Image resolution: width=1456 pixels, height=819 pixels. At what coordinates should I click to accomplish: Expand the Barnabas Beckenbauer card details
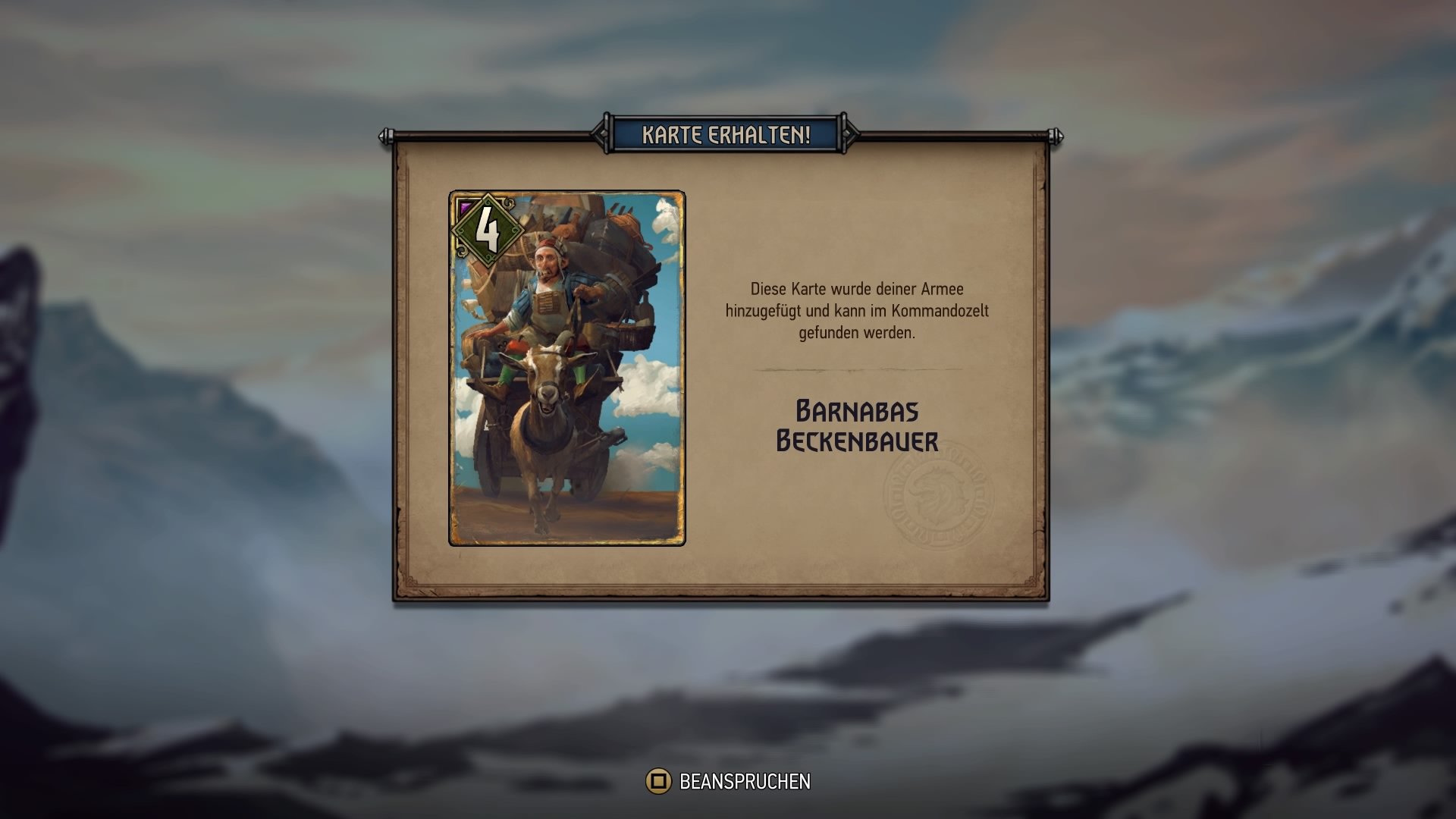(855, 423)
